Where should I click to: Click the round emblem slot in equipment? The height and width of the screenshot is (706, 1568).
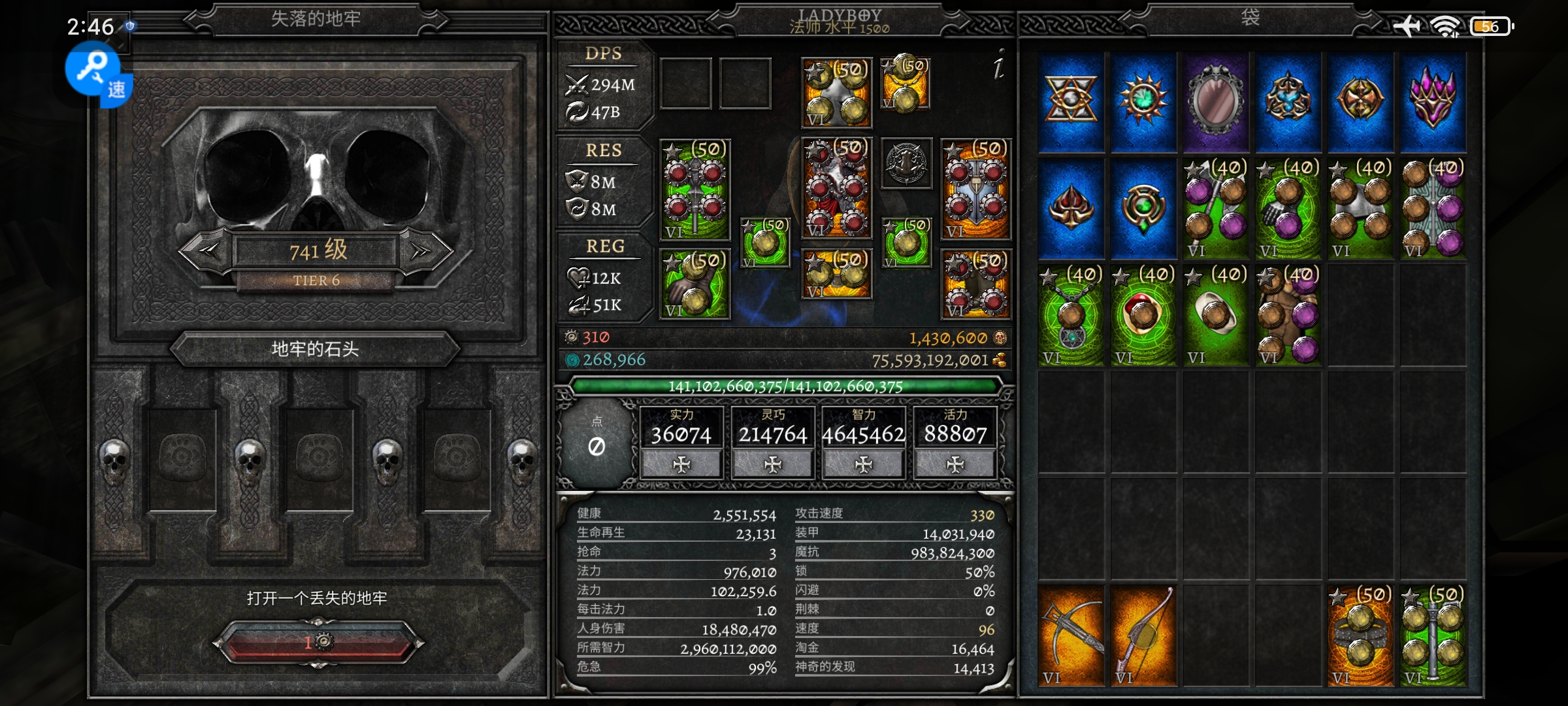coord(907,163)
